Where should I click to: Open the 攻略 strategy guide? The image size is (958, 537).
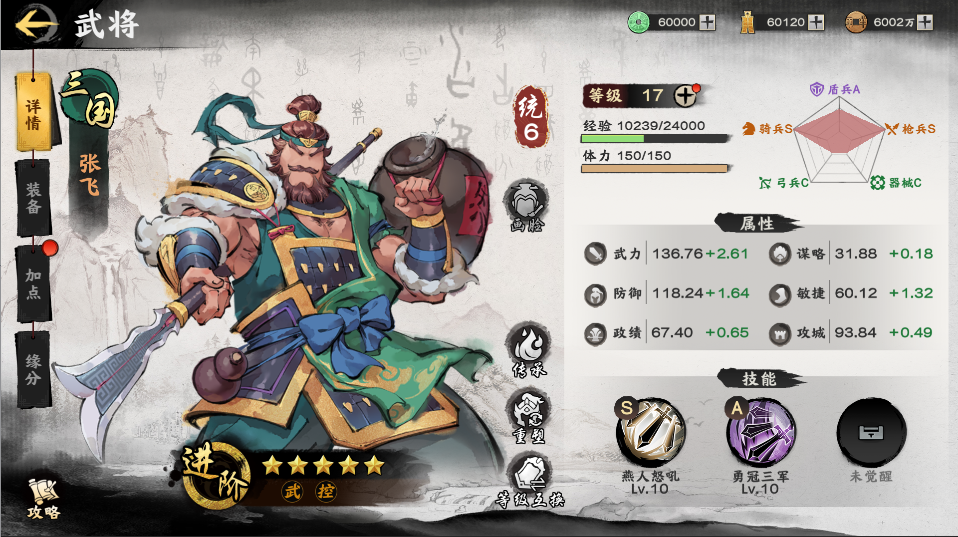coord(44,498)
